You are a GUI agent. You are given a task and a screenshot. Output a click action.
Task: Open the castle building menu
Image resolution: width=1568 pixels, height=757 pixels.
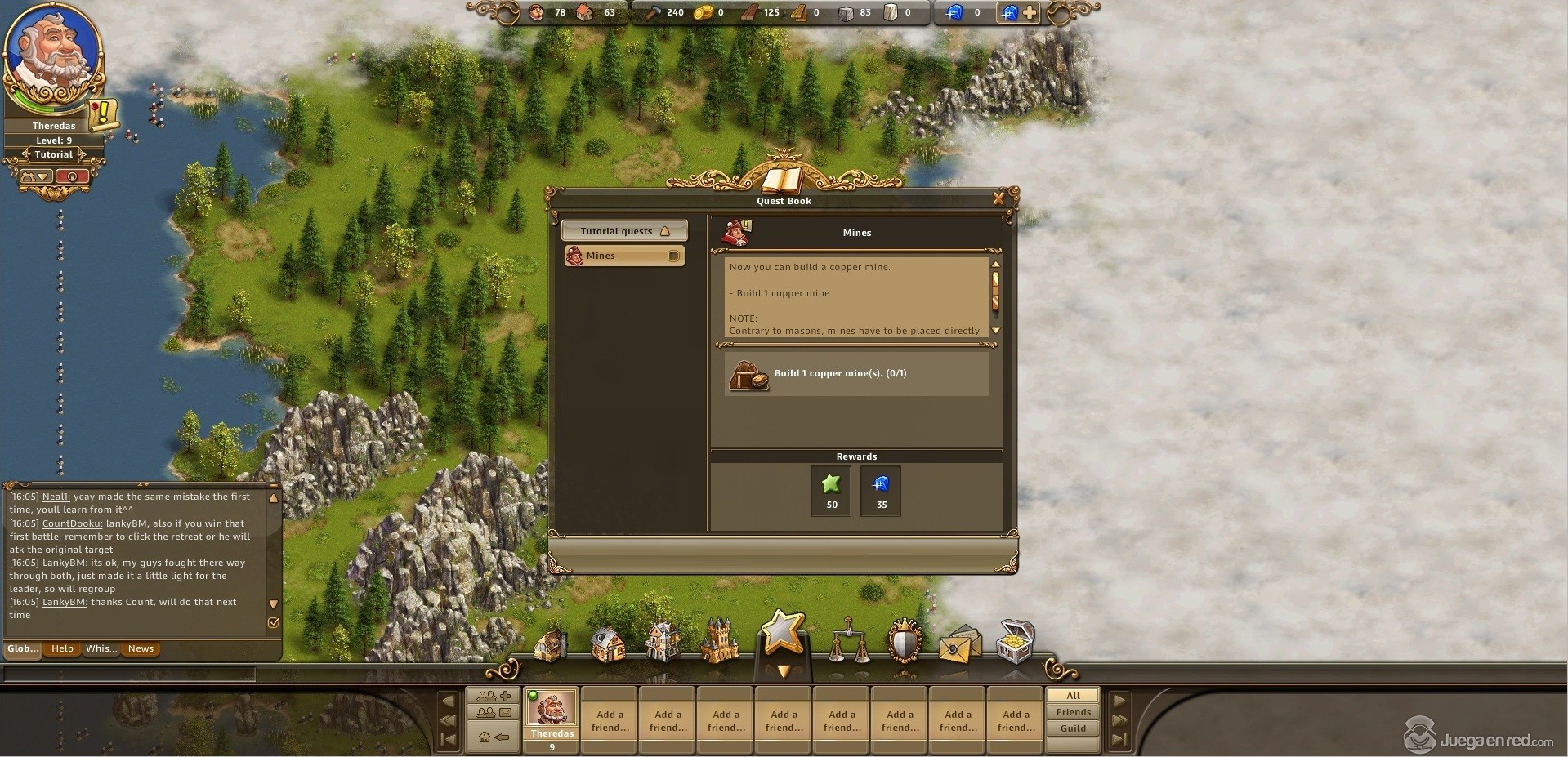click(x=719, y=641)
